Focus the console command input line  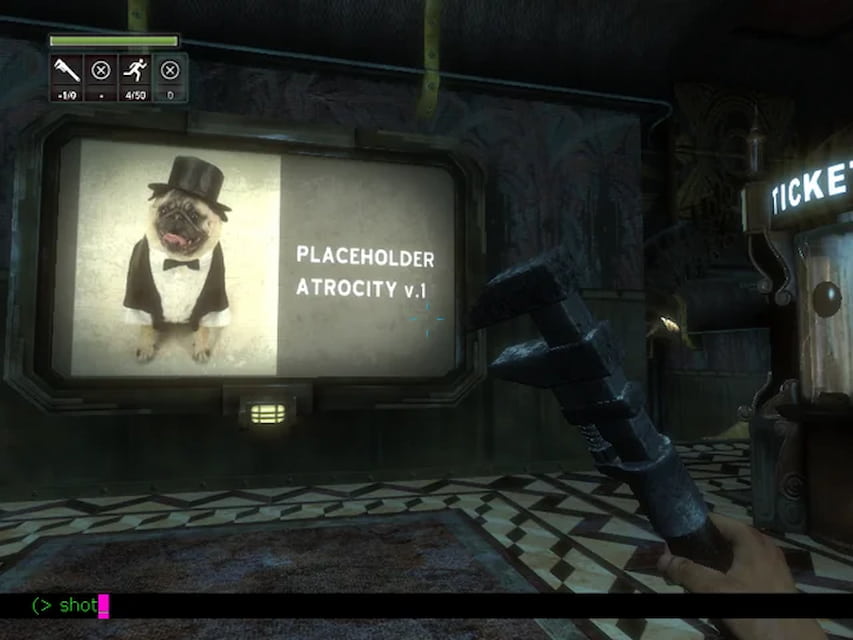click(x=400, y=605)
